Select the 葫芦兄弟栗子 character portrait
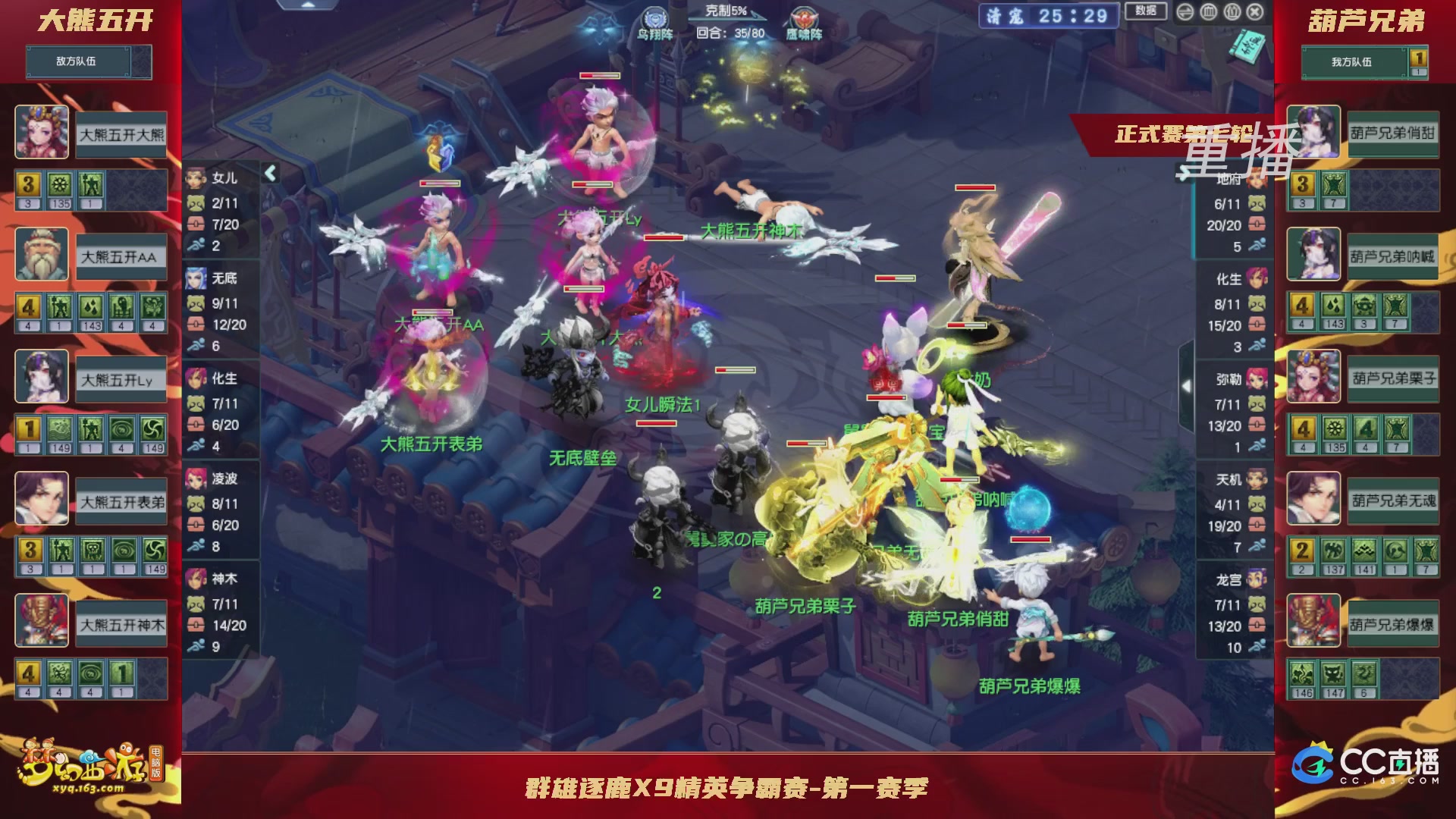Viewport: 1456px width, 819px height. coord(1314,377)
